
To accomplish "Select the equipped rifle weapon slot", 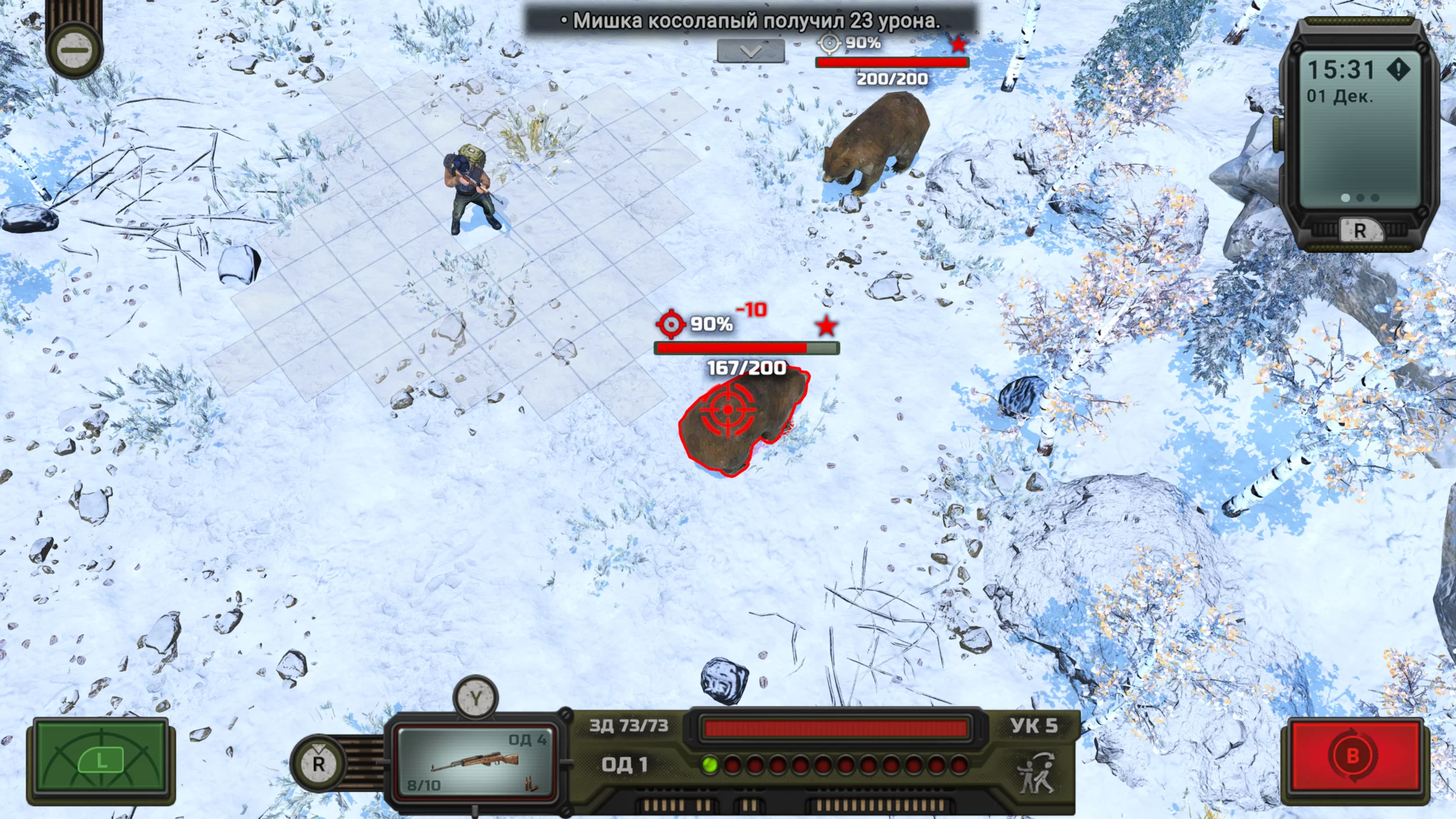I will point(475,762).
